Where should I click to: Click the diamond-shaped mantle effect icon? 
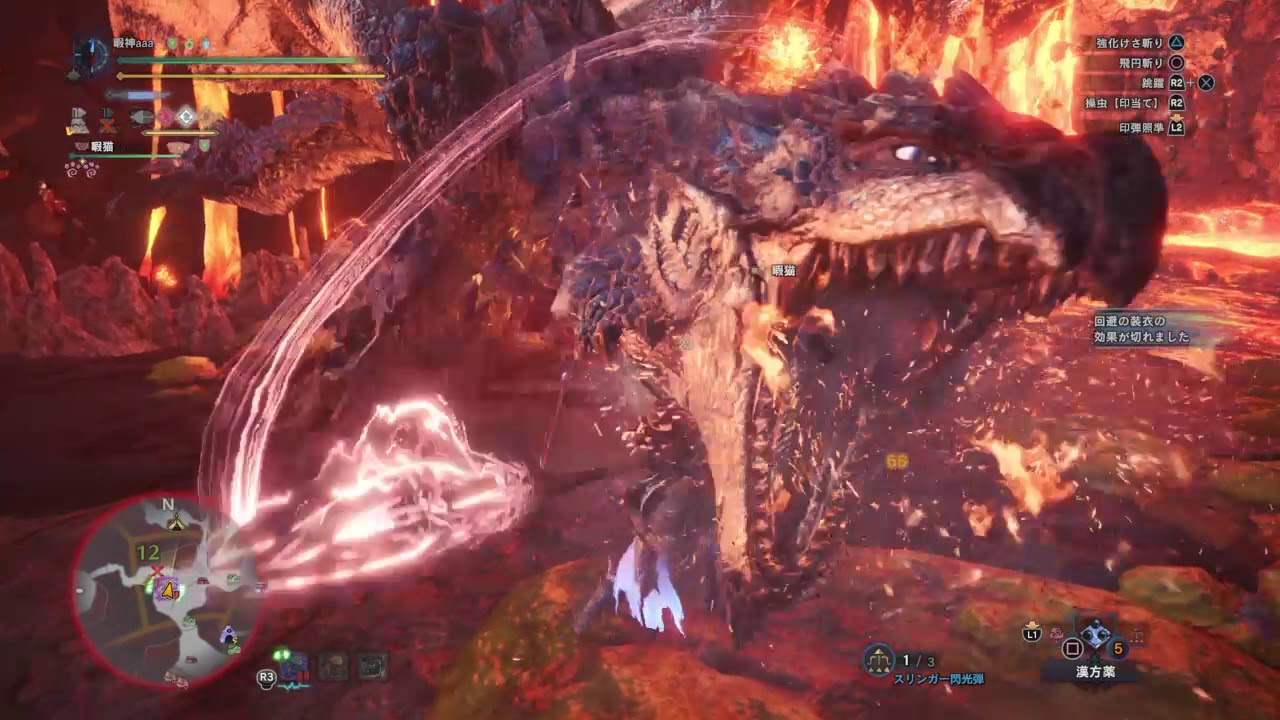[186, 116]
